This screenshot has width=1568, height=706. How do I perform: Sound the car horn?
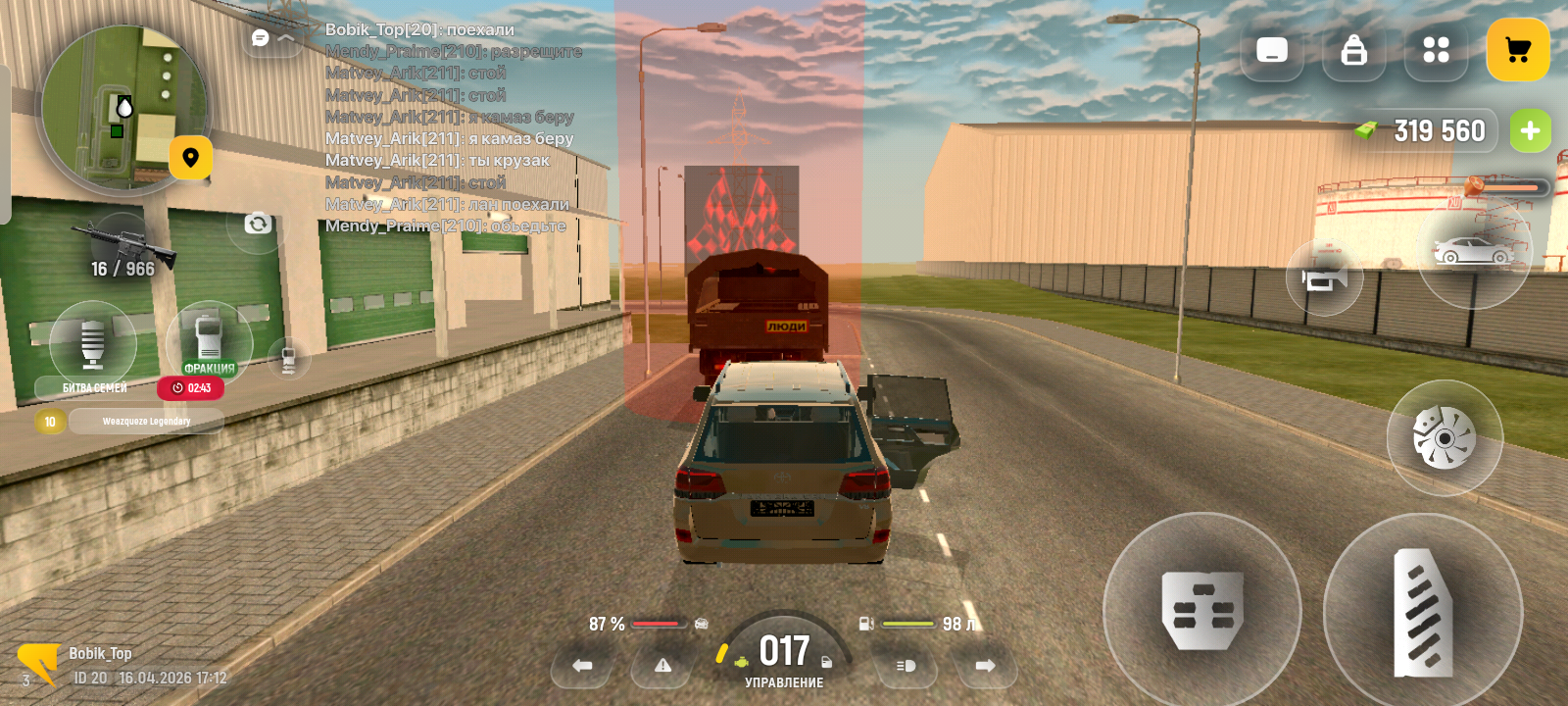tap(1323, 279)
